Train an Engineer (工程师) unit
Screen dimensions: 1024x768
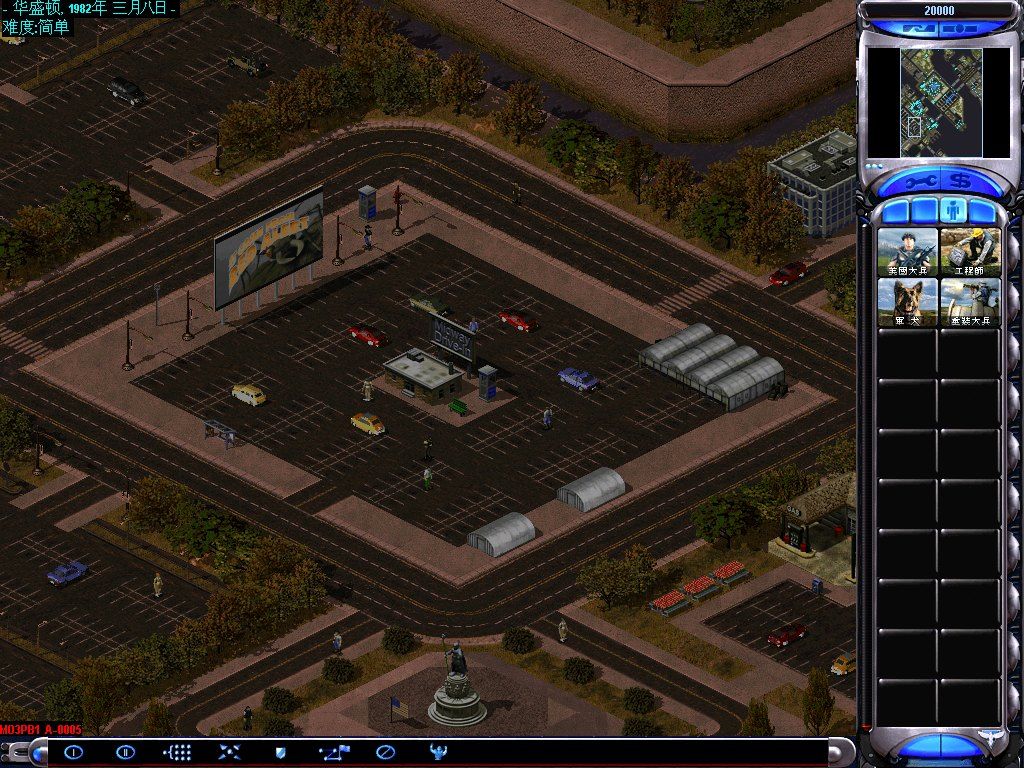coord(969,252)
